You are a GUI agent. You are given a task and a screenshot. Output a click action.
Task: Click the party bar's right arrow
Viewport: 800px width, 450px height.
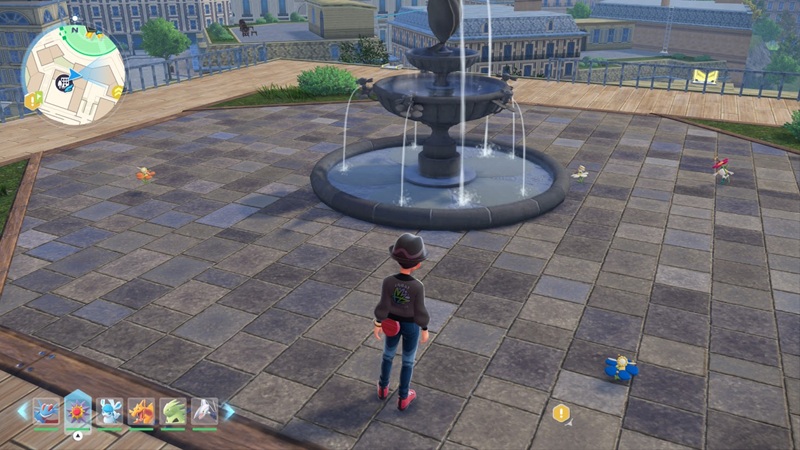[229, 411]
